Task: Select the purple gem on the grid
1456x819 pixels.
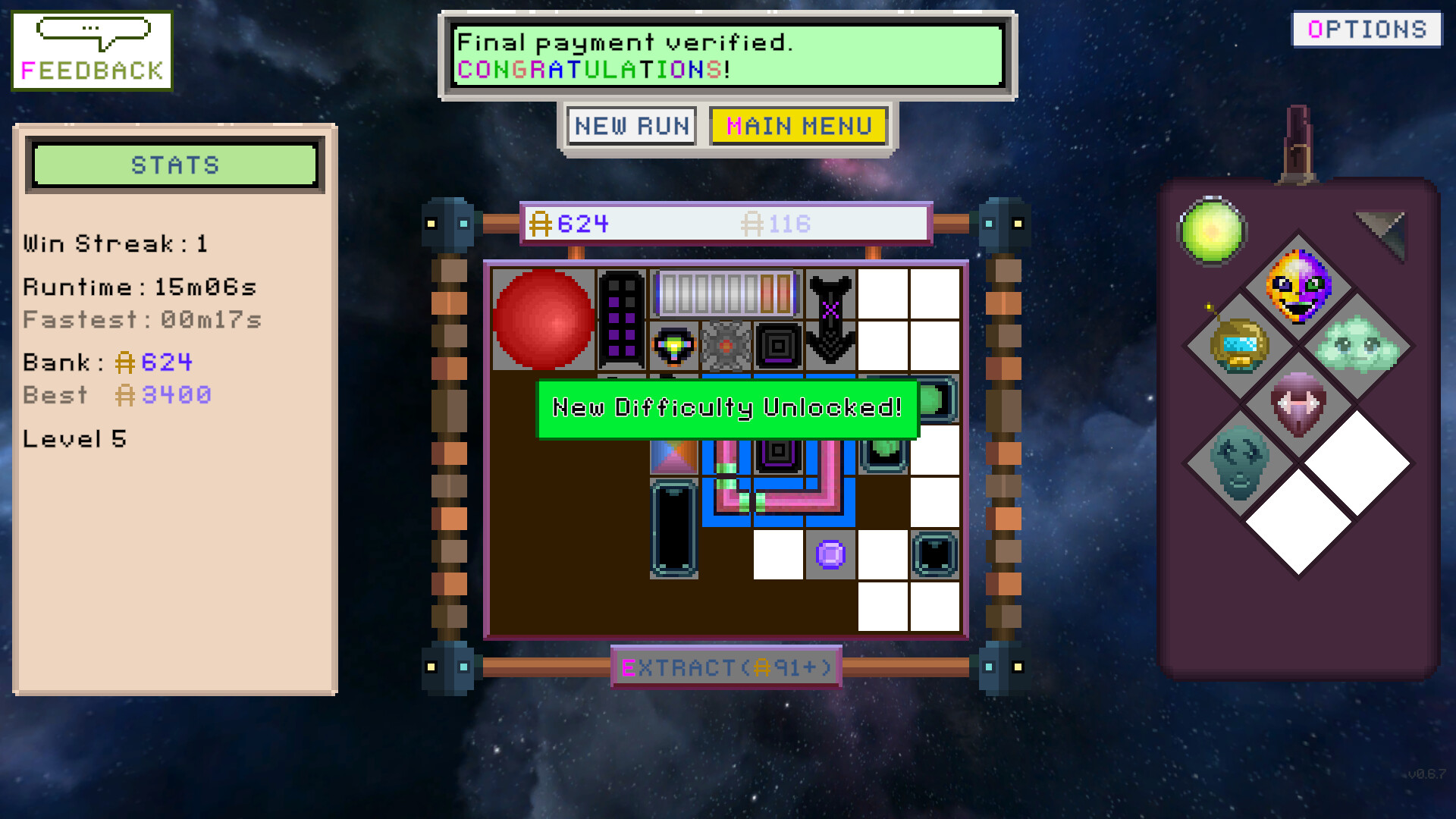Action: [831, 556]
